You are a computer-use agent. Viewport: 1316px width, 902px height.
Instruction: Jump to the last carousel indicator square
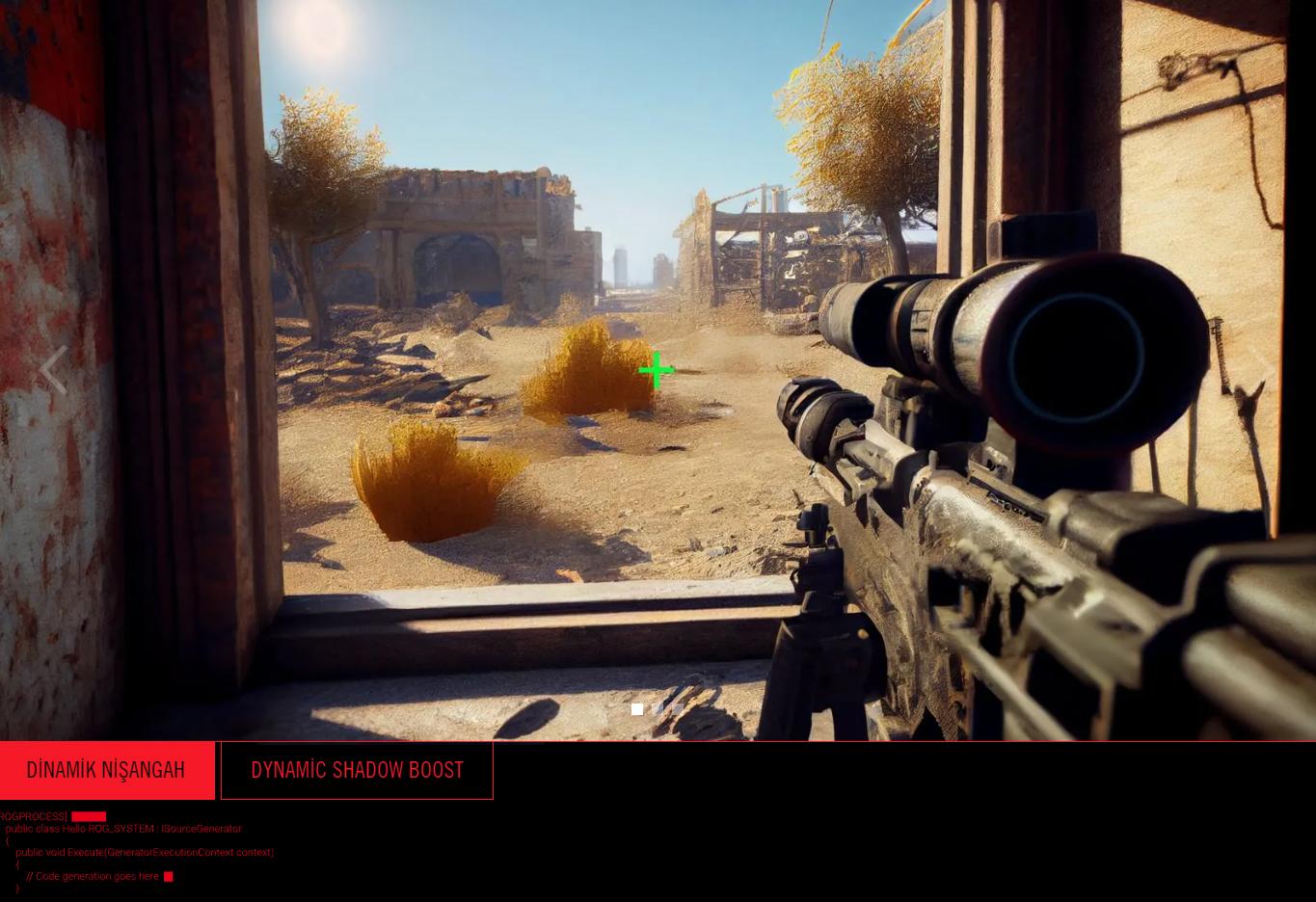[x=678, y=709]
